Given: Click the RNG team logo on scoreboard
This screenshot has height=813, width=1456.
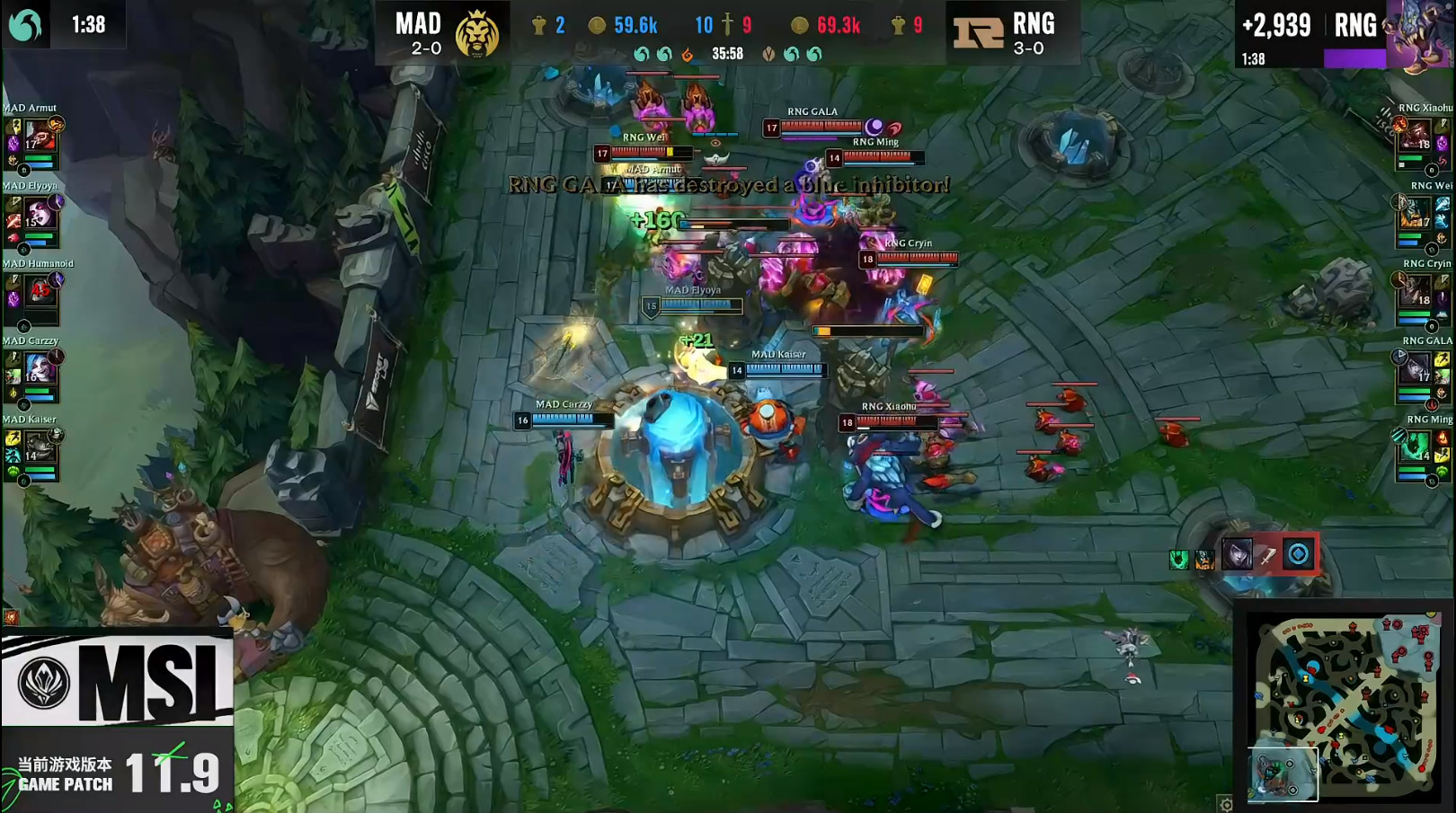Looking at the screenshot, I should 978,34.
